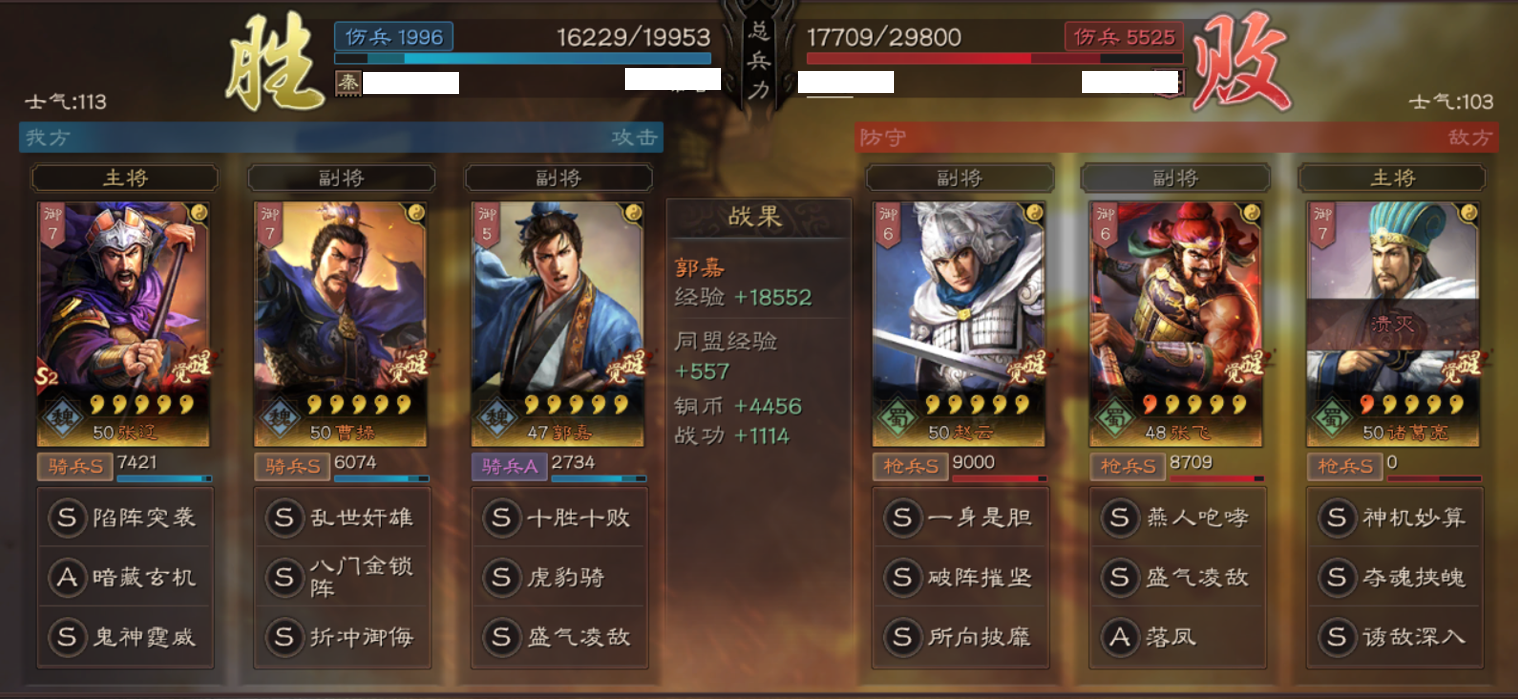
Task: Select the Zhuge Liang (诸葛亮) enemy card
Action: pos(1393,323)
